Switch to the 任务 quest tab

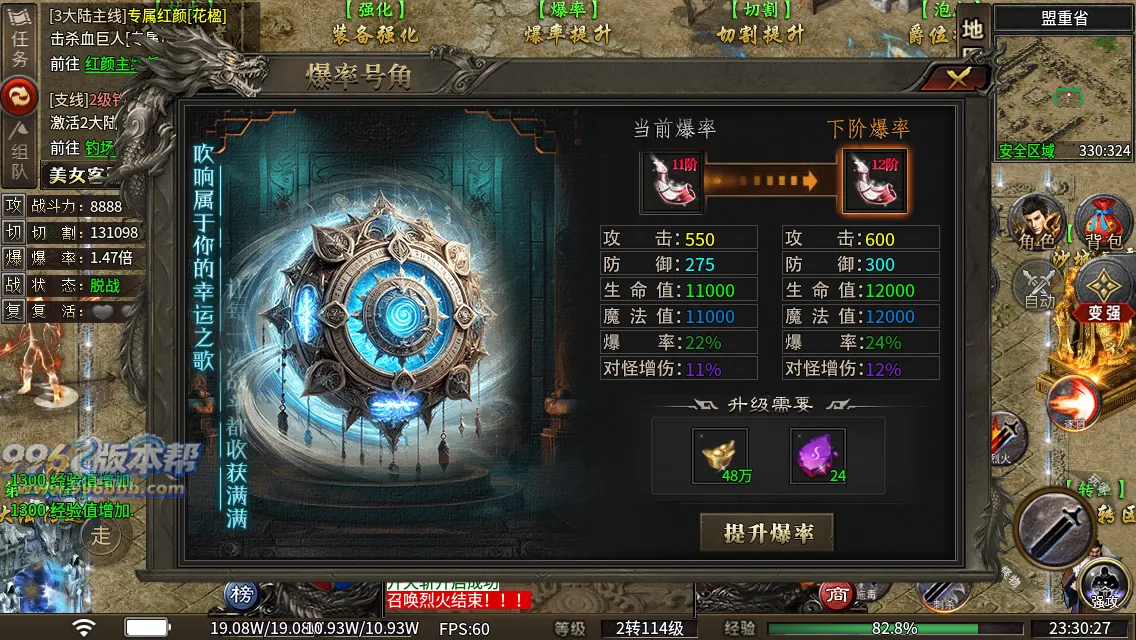tap(19, 47)
